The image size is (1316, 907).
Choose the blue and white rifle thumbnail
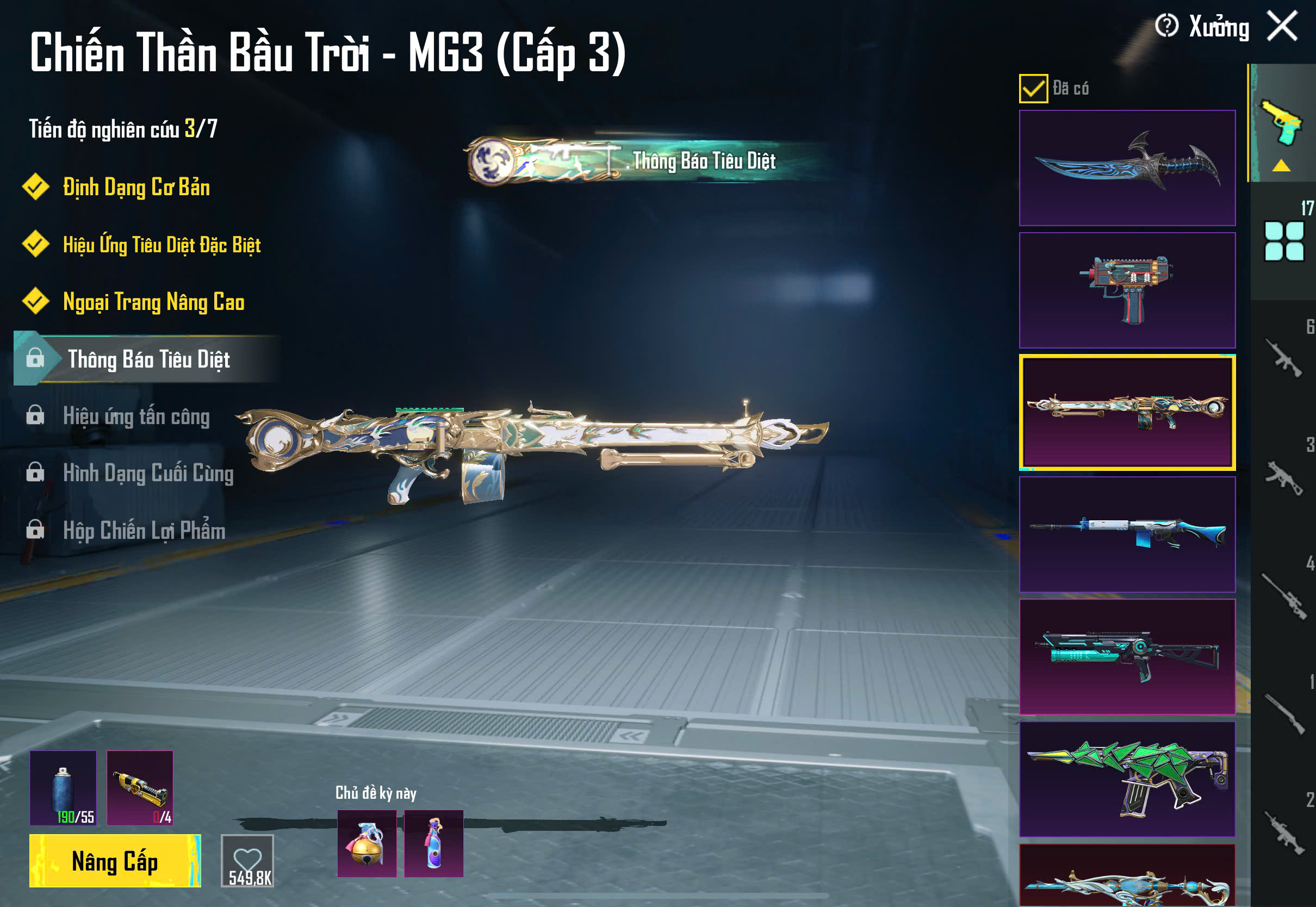[1127, 534]
